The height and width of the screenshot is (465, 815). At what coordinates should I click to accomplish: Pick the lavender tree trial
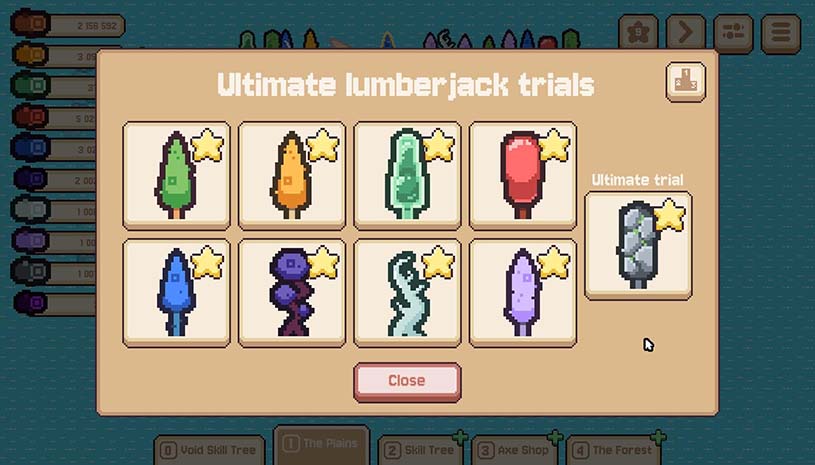[522, 292]
